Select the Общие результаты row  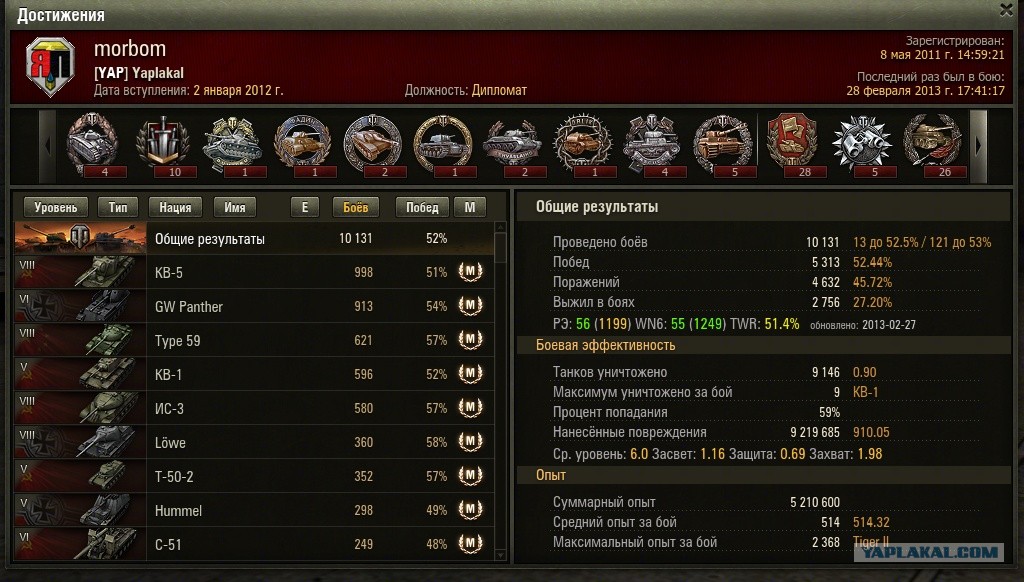(x=255, y=239)
